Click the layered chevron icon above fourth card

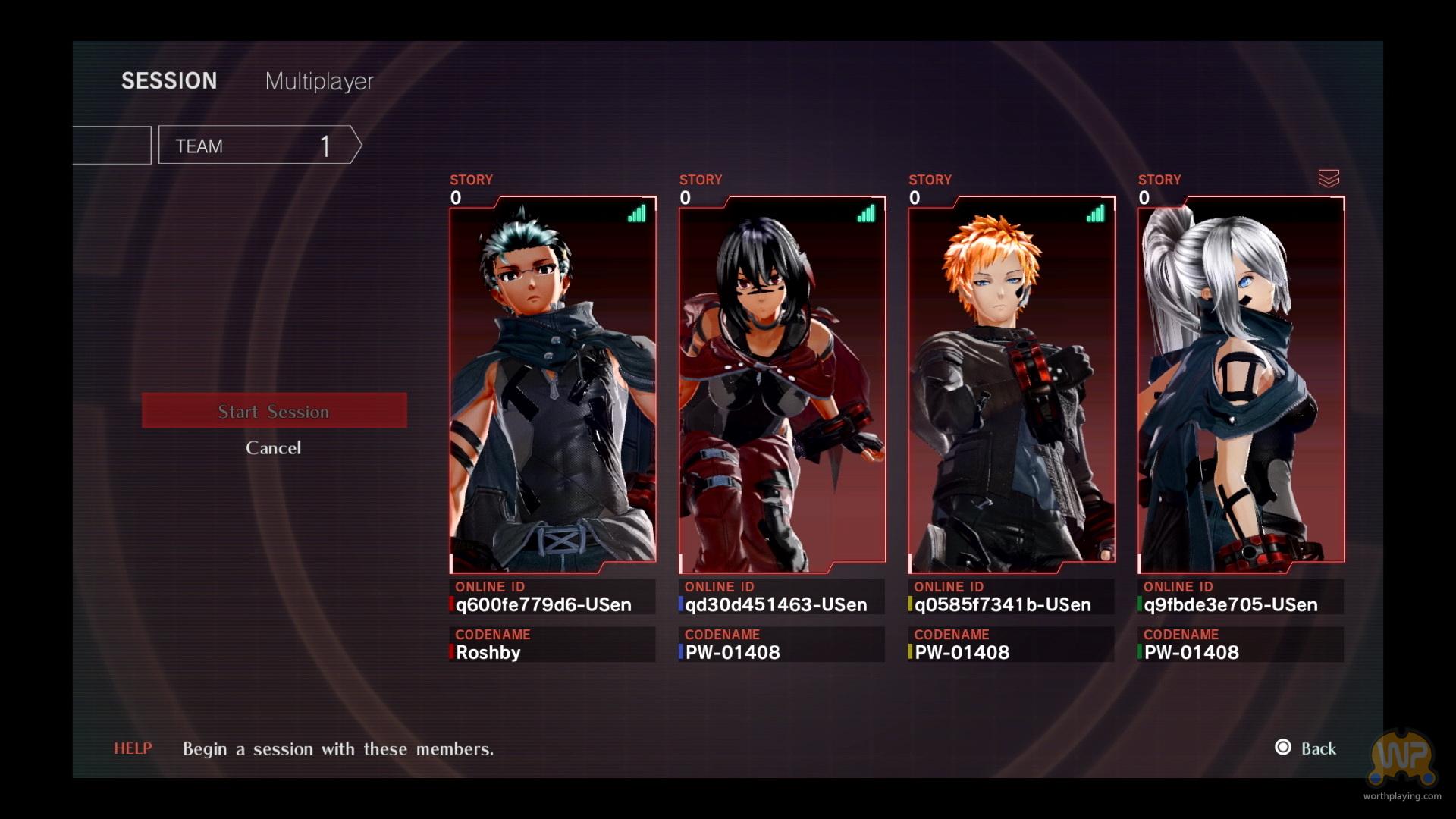(x=1329, y=178)
